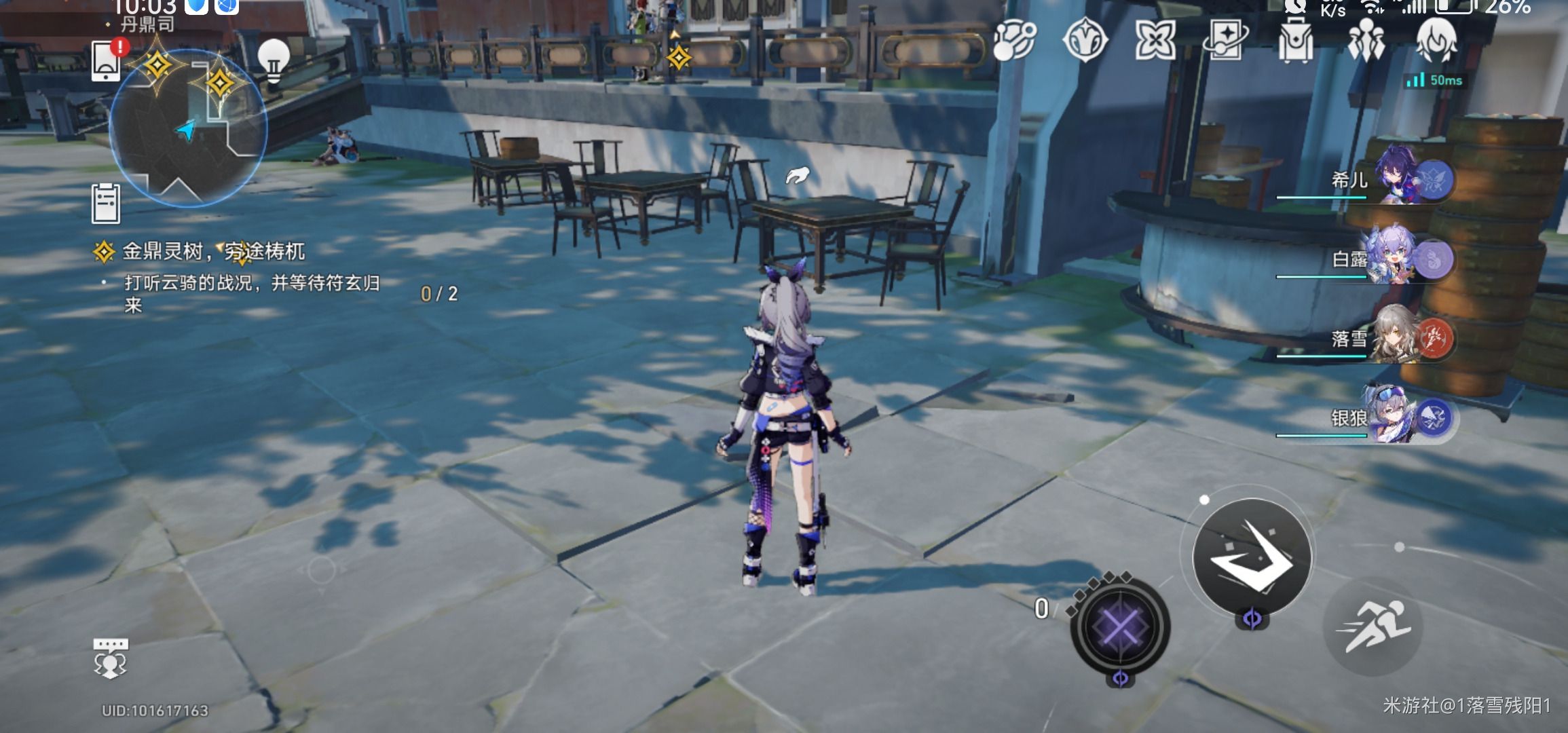Open the backpack inventory icon

[1295, 40]
